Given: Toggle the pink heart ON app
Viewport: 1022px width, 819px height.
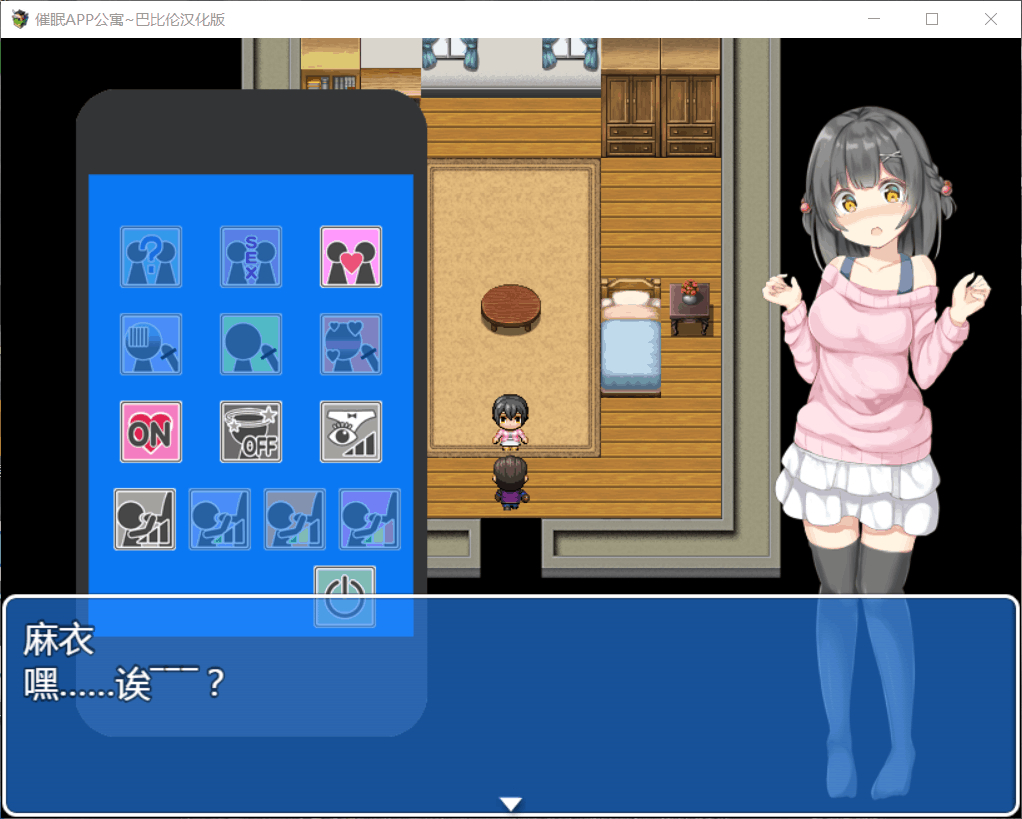Looking at the screenshot, I should pyautogui.click(x=151, y=432).
